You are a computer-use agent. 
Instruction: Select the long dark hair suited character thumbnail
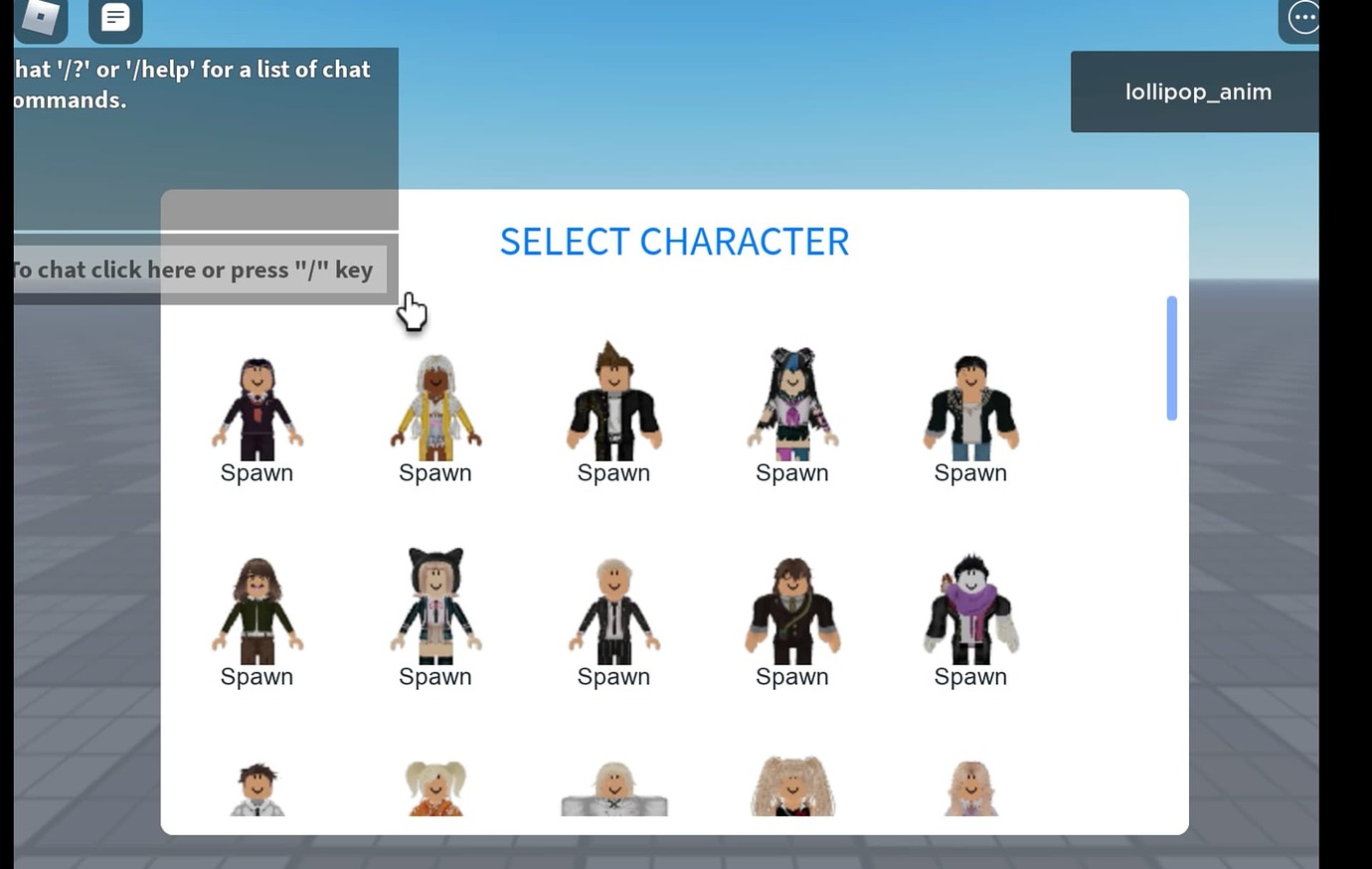[791, 608]
